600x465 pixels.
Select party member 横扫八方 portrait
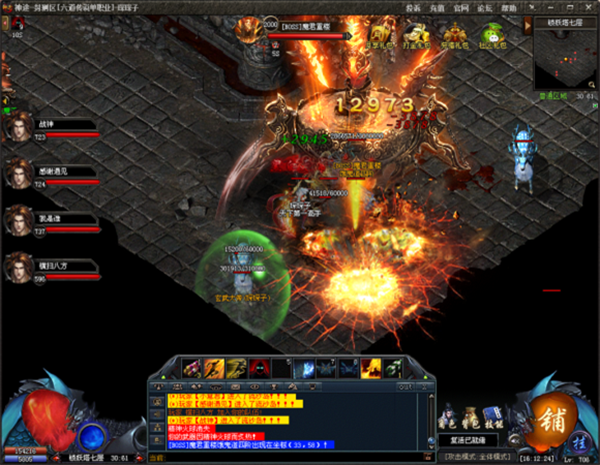click(x=17, y=268)
